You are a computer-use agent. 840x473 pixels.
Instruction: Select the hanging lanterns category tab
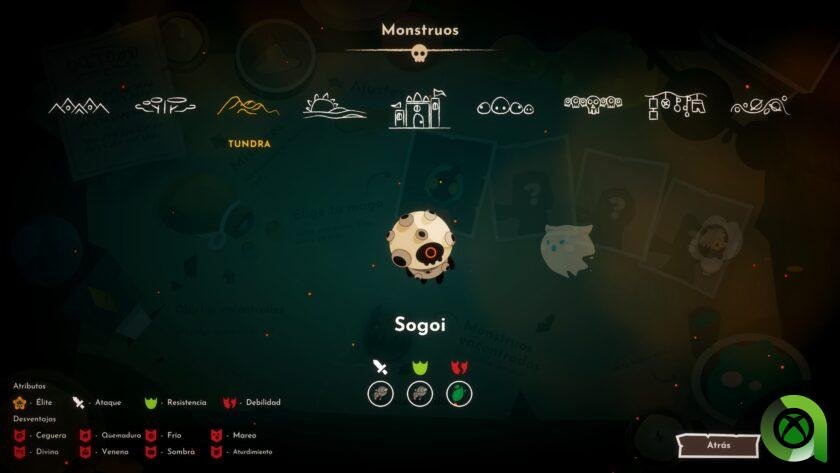(675, 104)
